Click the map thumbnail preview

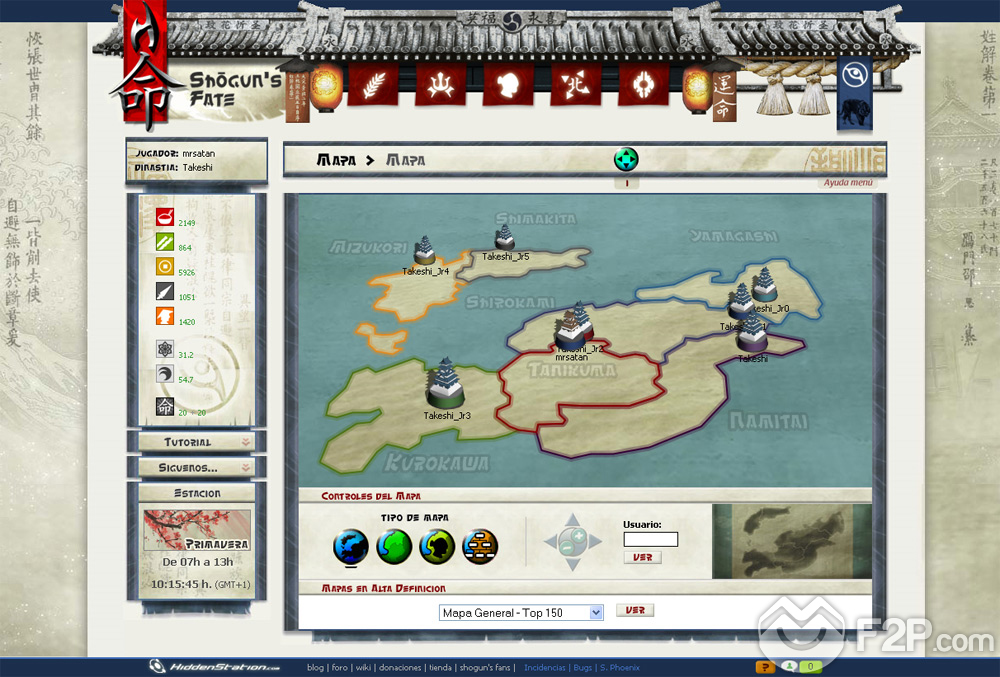click(x=791, y=541)
